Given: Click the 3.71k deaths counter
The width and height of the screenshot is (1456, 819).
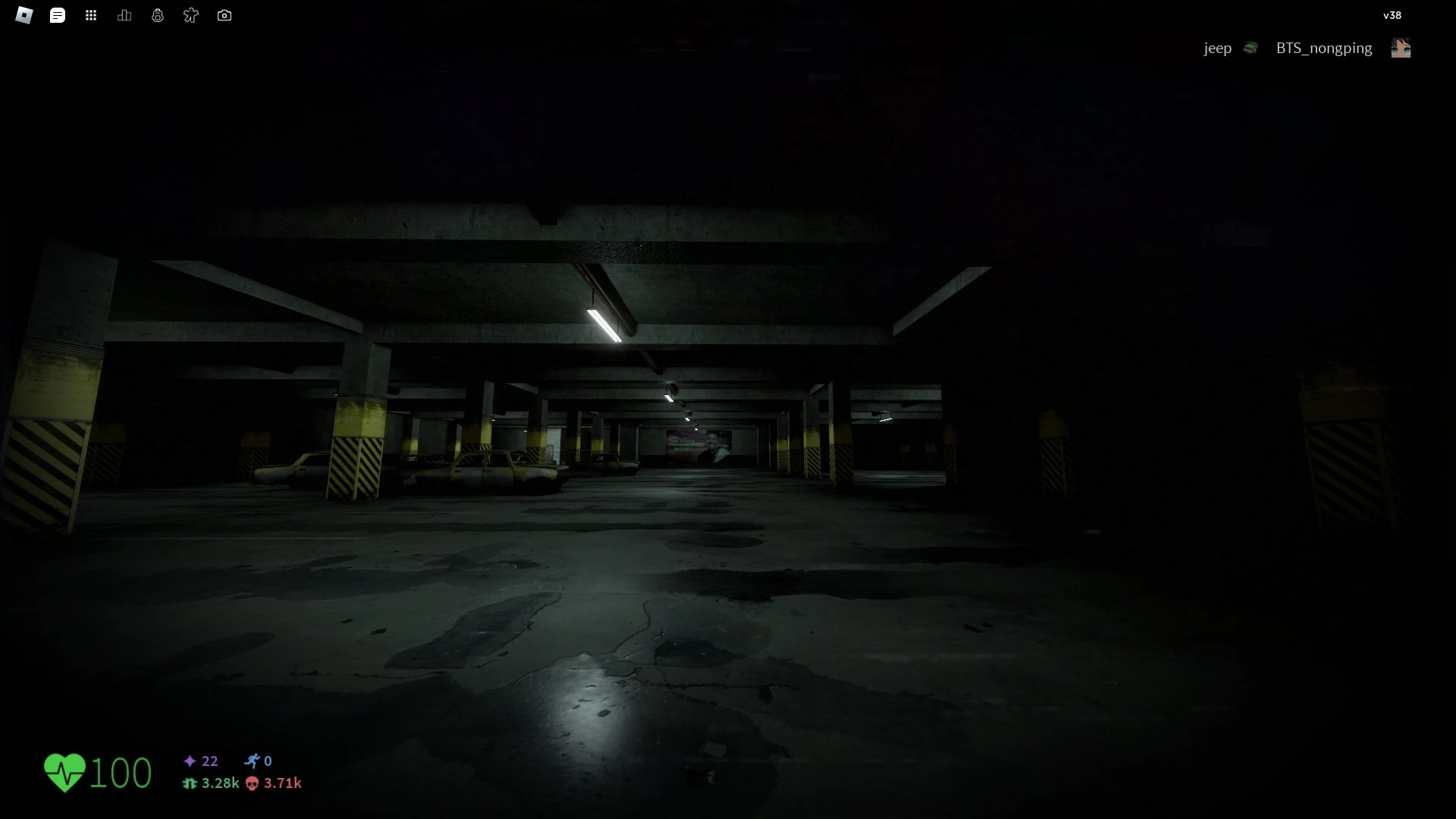Looking at the screenshot, I should click(282, 783).
